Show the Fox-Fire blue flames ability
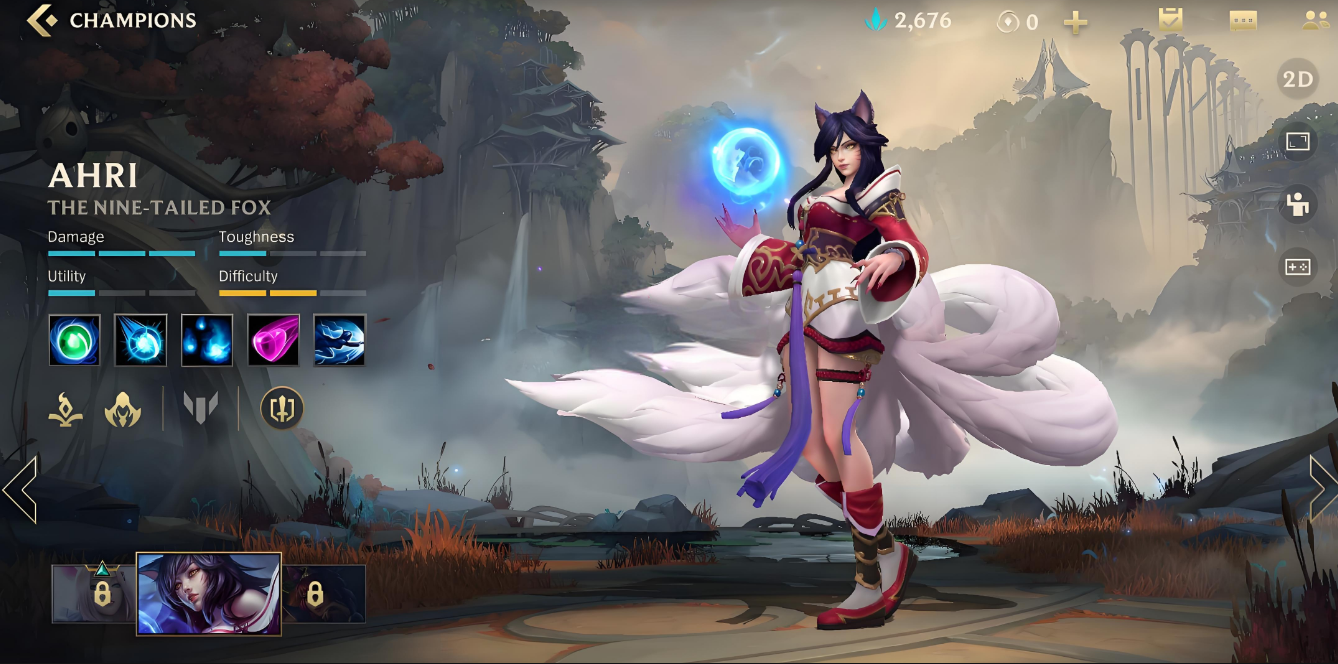 click(x=207, y=340)
